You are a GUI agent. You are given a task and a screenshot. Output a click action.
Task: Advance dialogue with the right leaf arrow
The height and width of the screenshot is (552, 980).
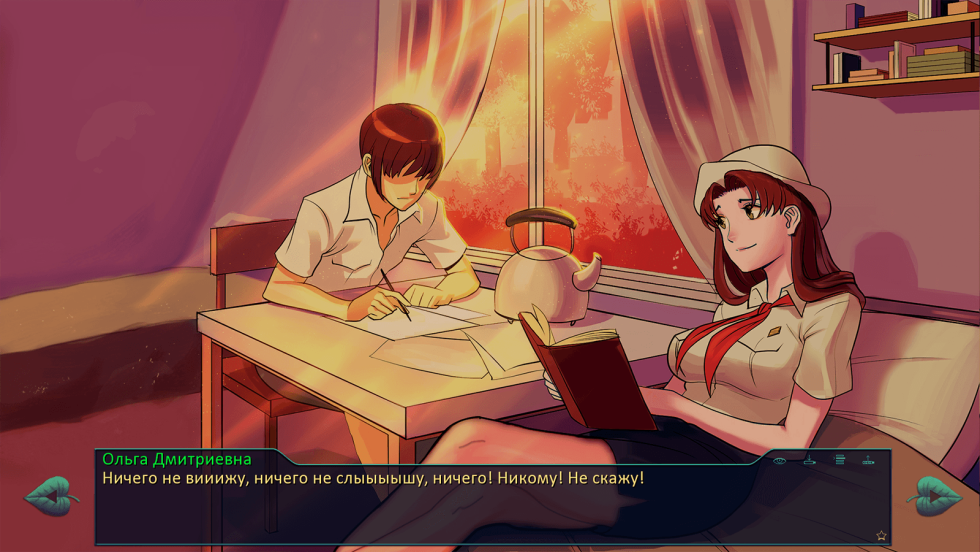pyautogui.click(x=934, y=496)
